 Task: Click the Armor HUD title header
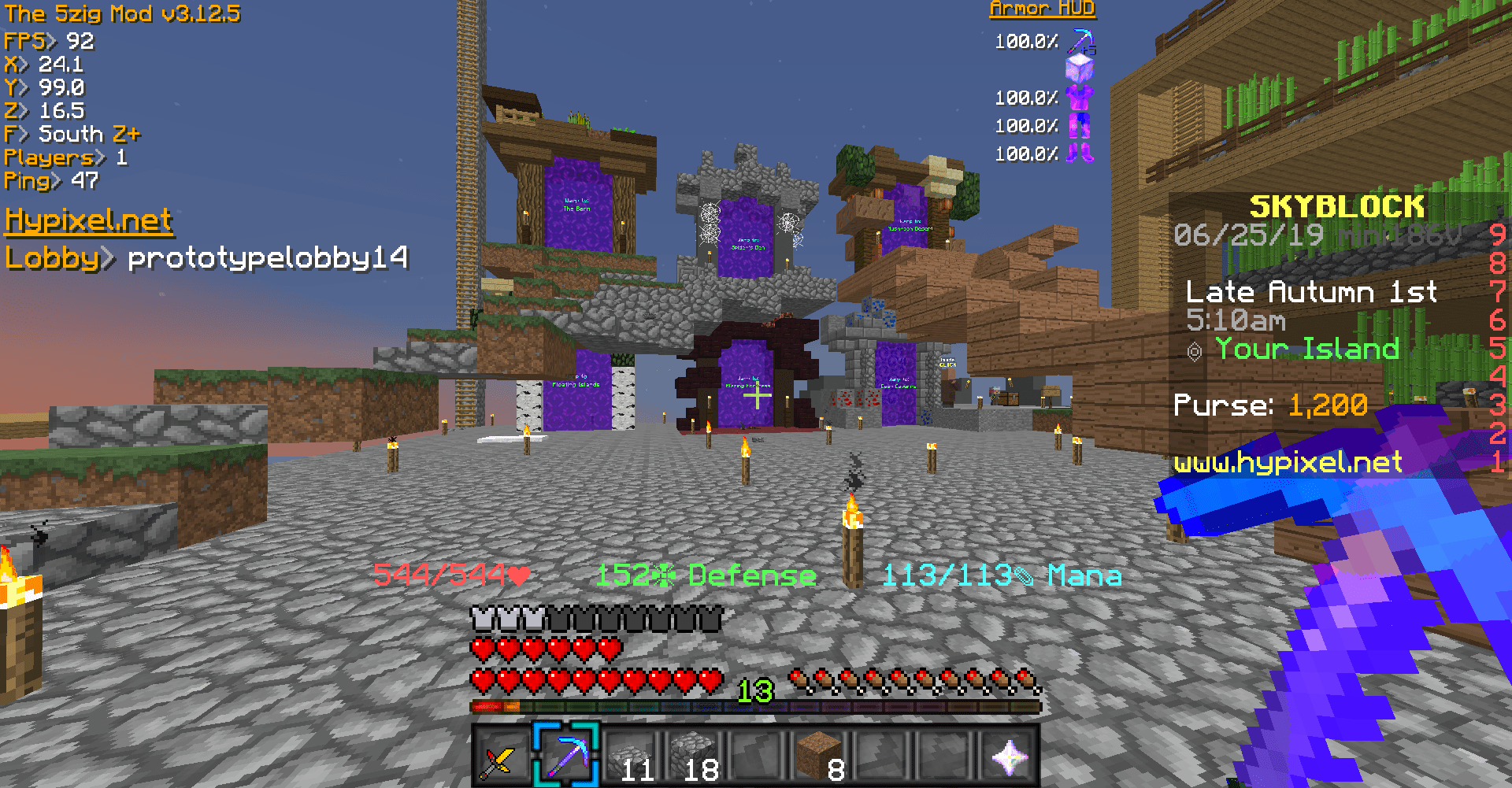[x=1042, y=9]
